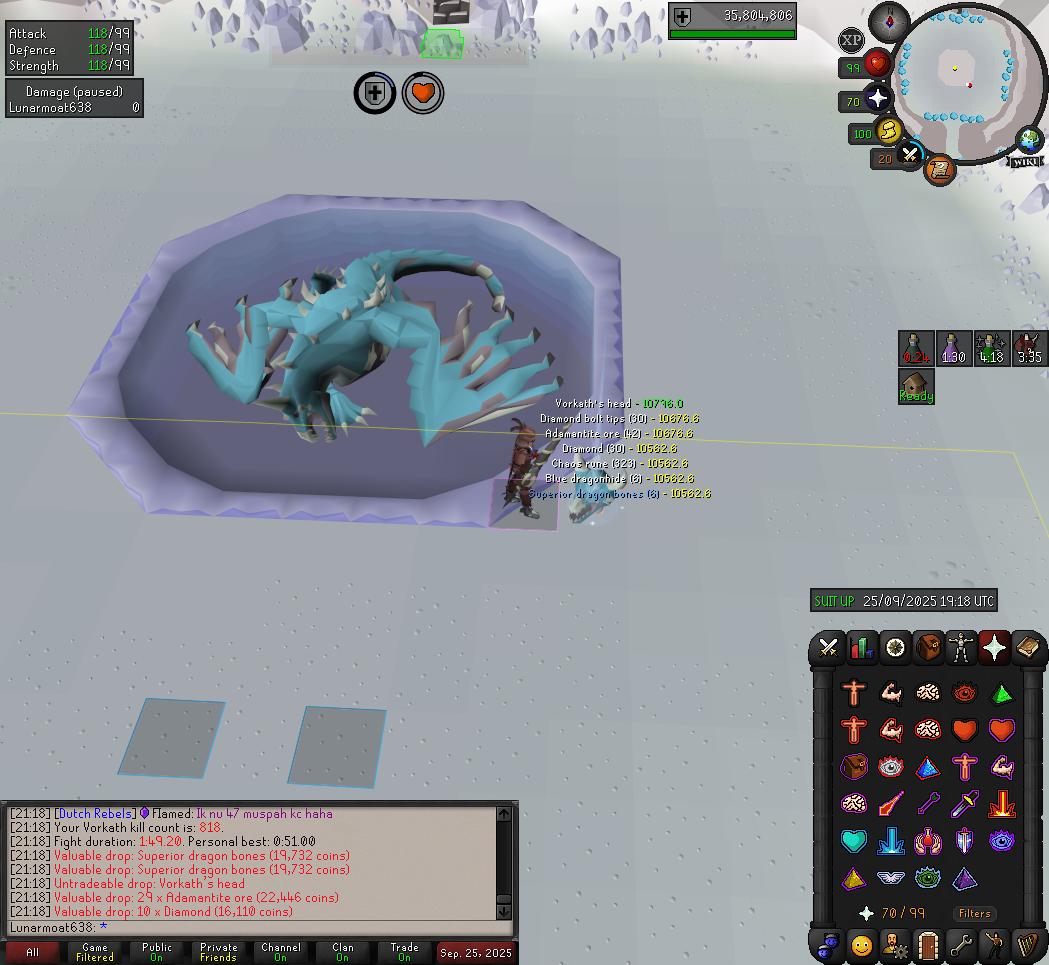Open the Music Player harp tab
The image size is (1049, 965).
(1027, 944)
